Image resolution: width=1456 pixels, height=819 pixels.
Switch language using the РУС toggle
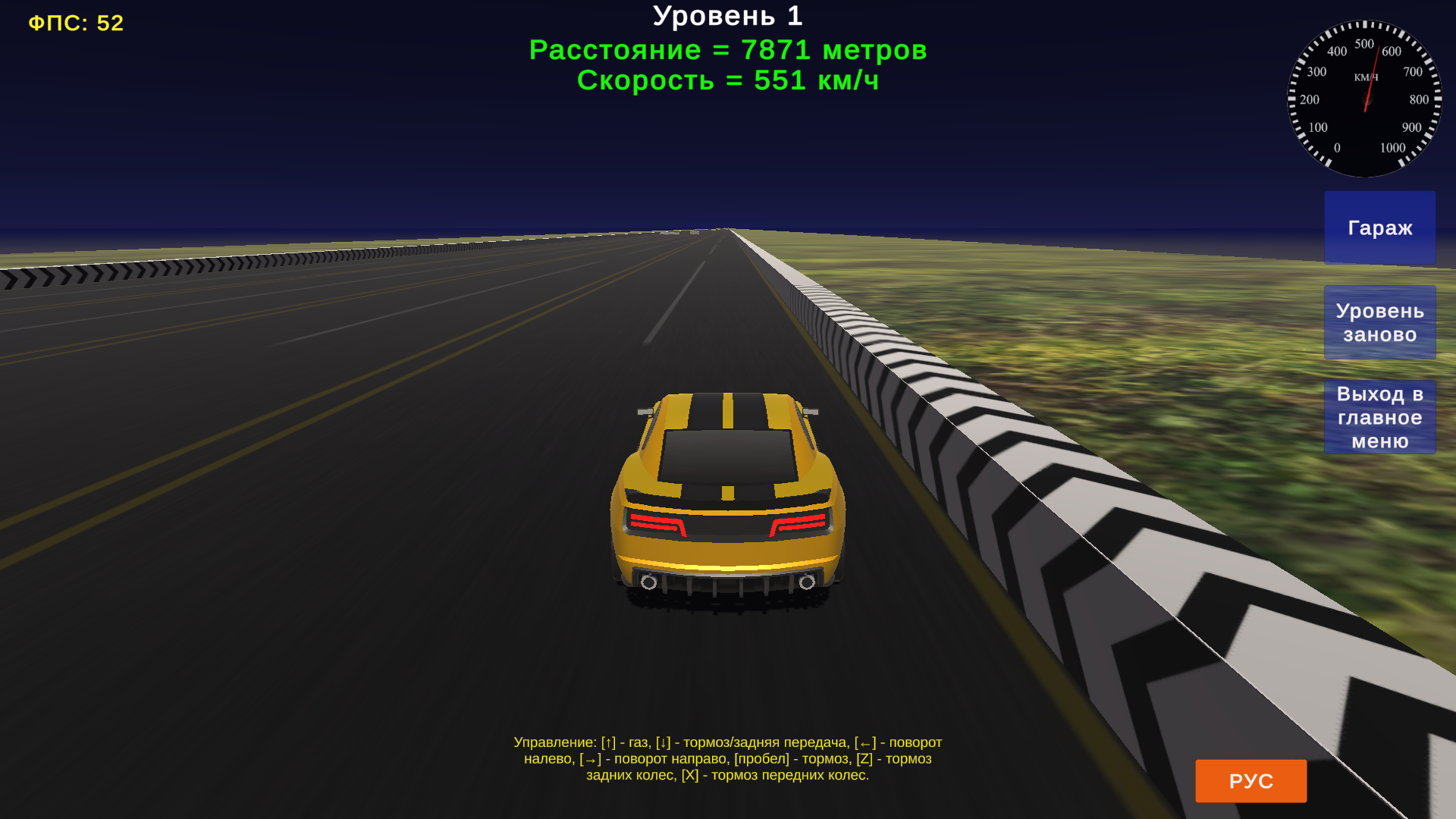coord(1250,780)
